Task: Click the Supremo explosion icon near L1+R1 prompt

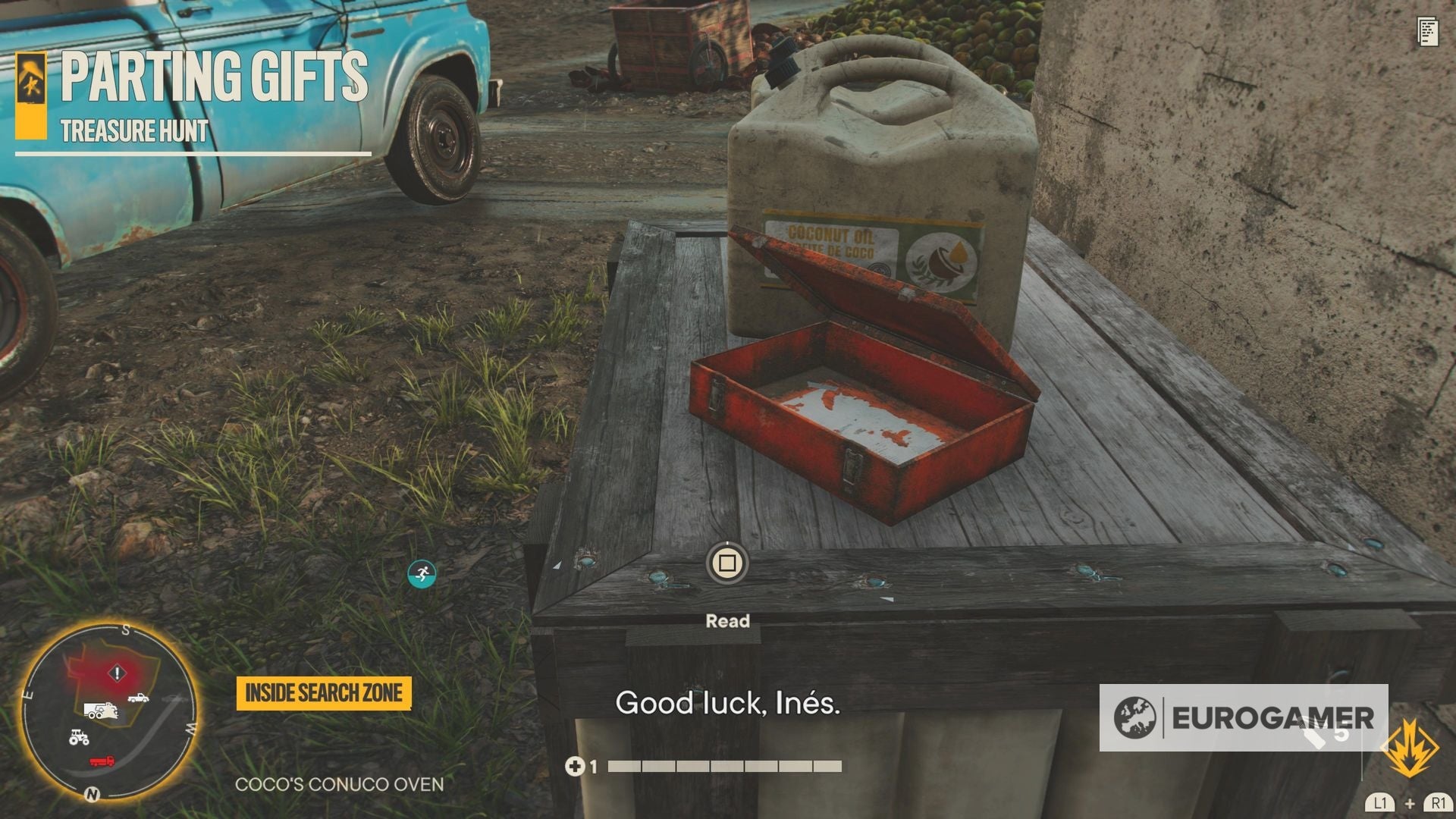Action: 1410,747
